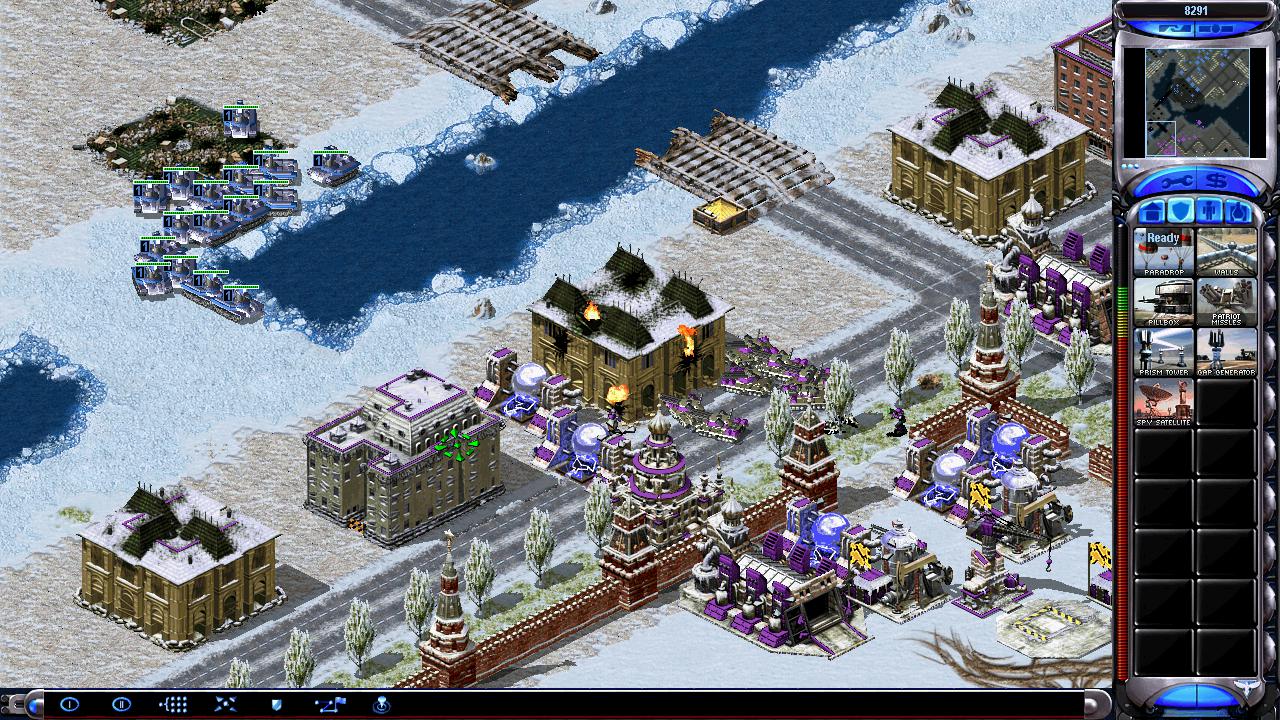Activate the Paradrop support power

pos(1163,251)
